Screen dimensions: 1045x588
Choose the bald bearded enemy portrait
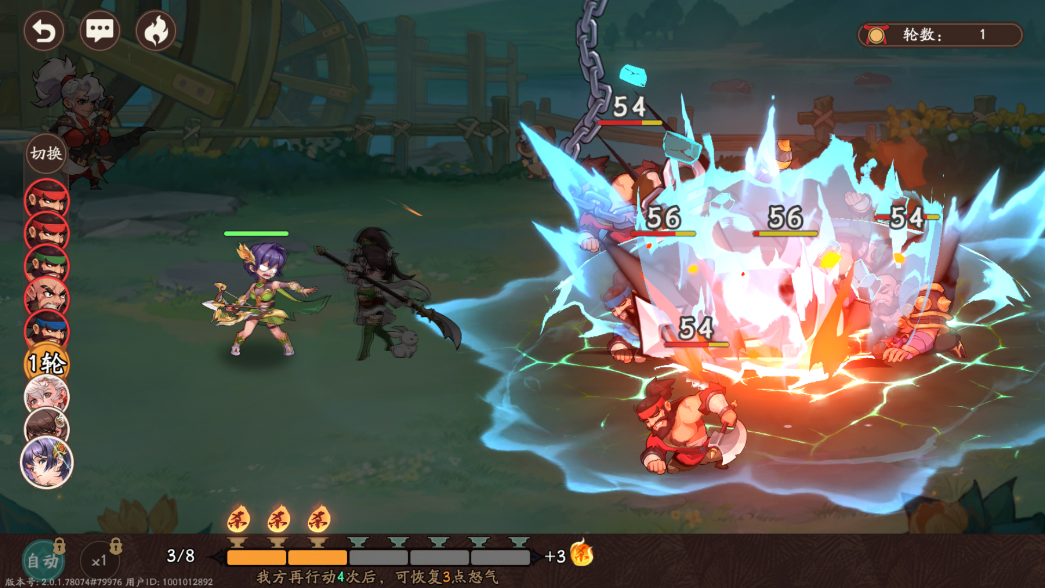[46, 296]
